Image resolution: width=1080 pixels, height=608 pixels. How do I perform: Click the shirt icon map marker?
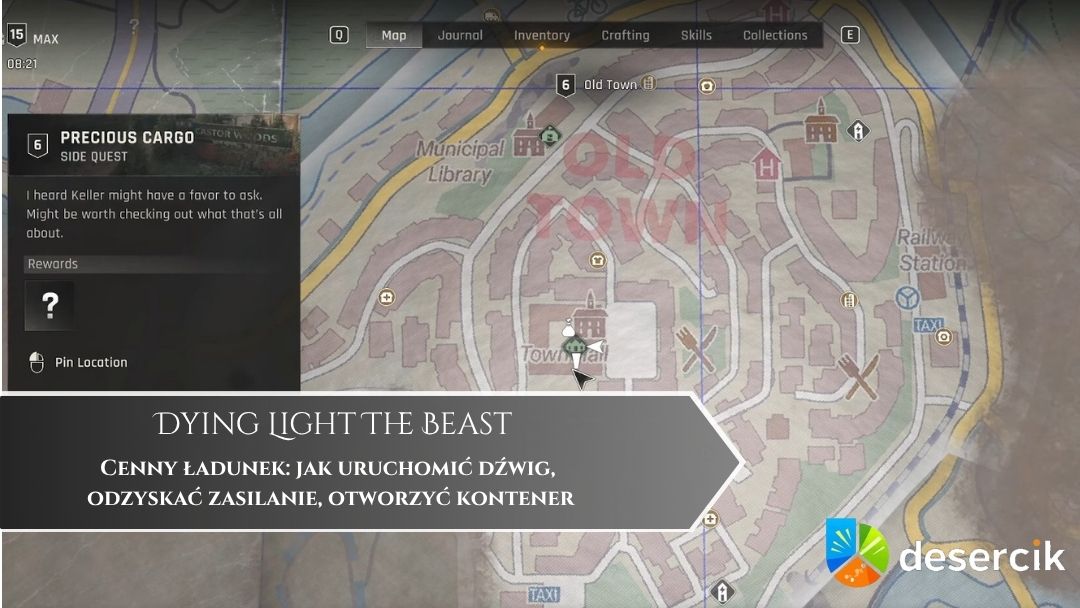598,260
